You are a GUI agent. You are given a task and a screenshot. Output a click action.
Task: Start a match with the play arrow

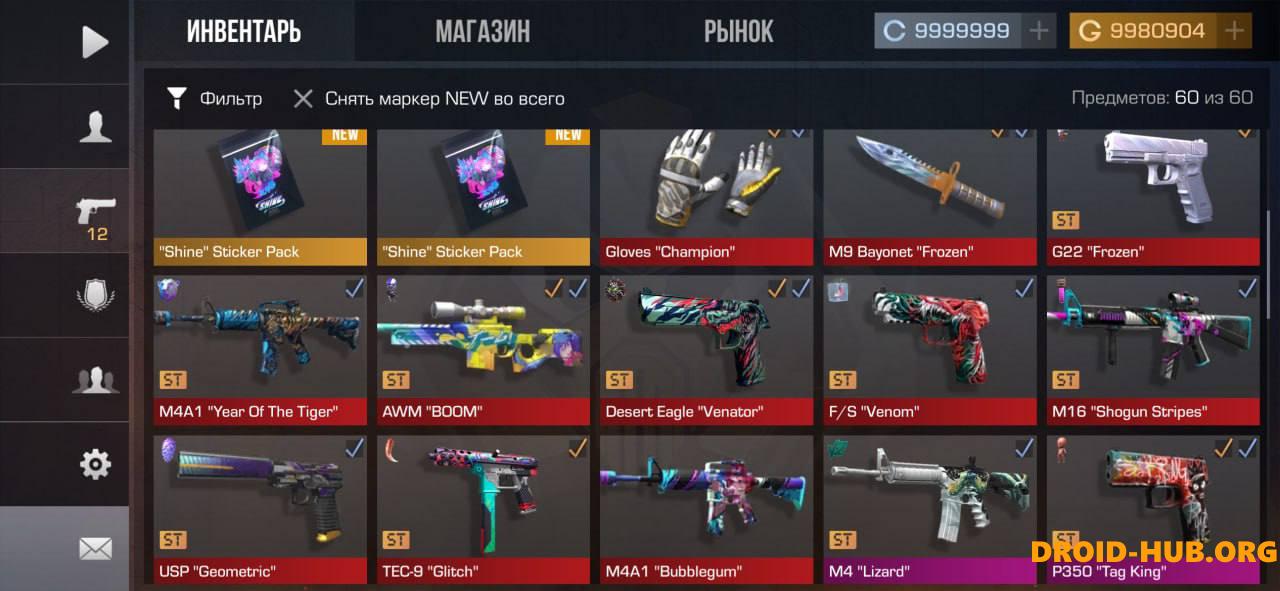click(x=95, y=42)
